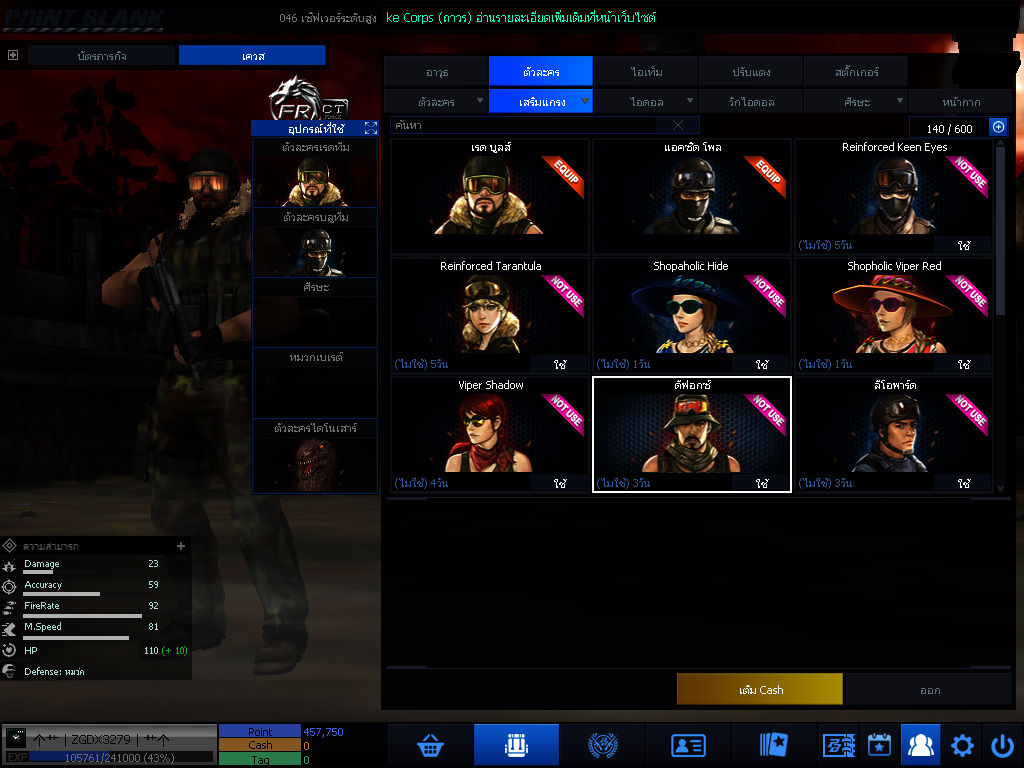Open the สติ๊กเกอร์ sticker tab
This screenshot has width=1024, height=768.
point(856,72)
